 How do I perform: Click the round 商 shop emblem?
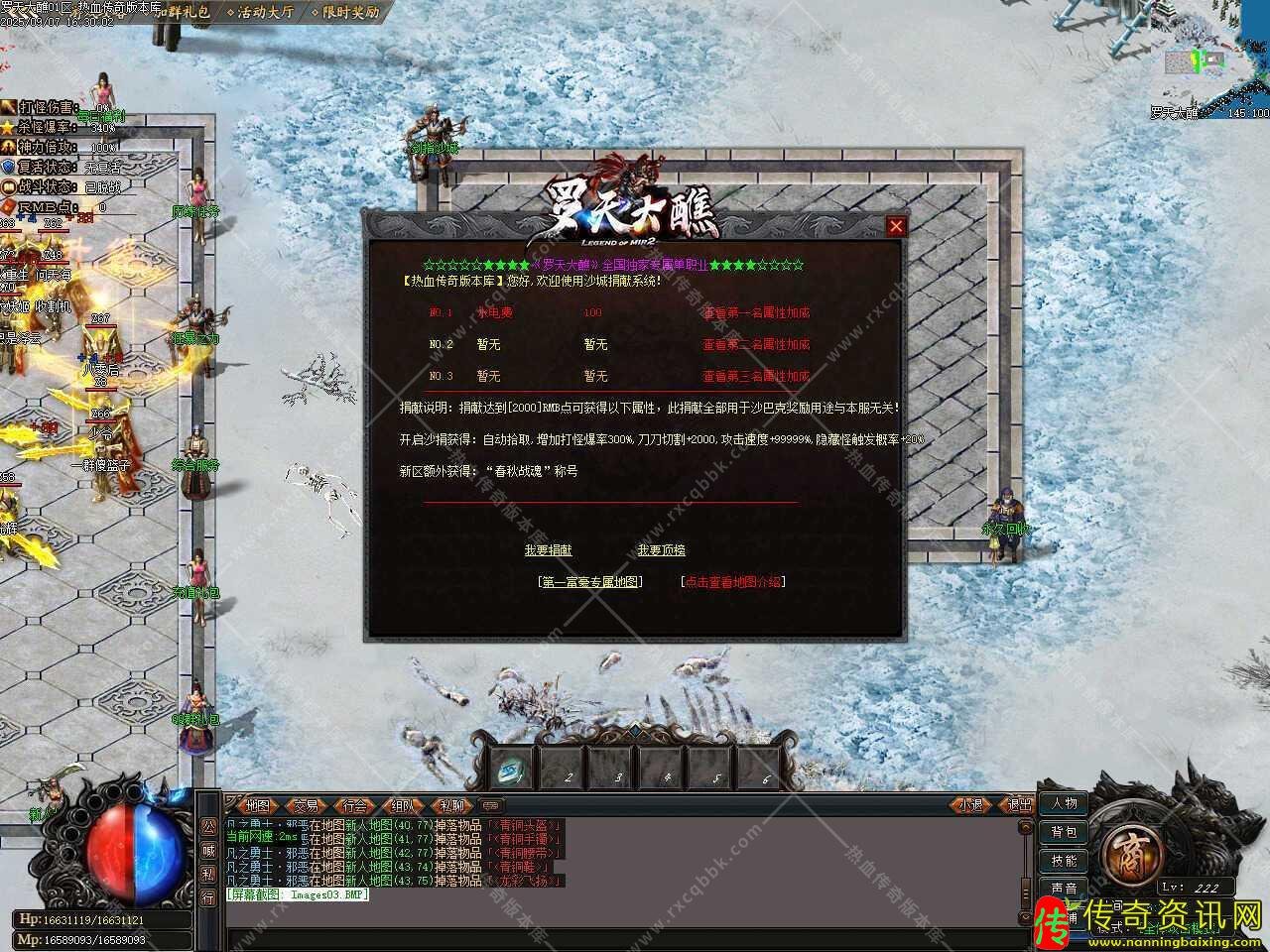point(1128,849)
